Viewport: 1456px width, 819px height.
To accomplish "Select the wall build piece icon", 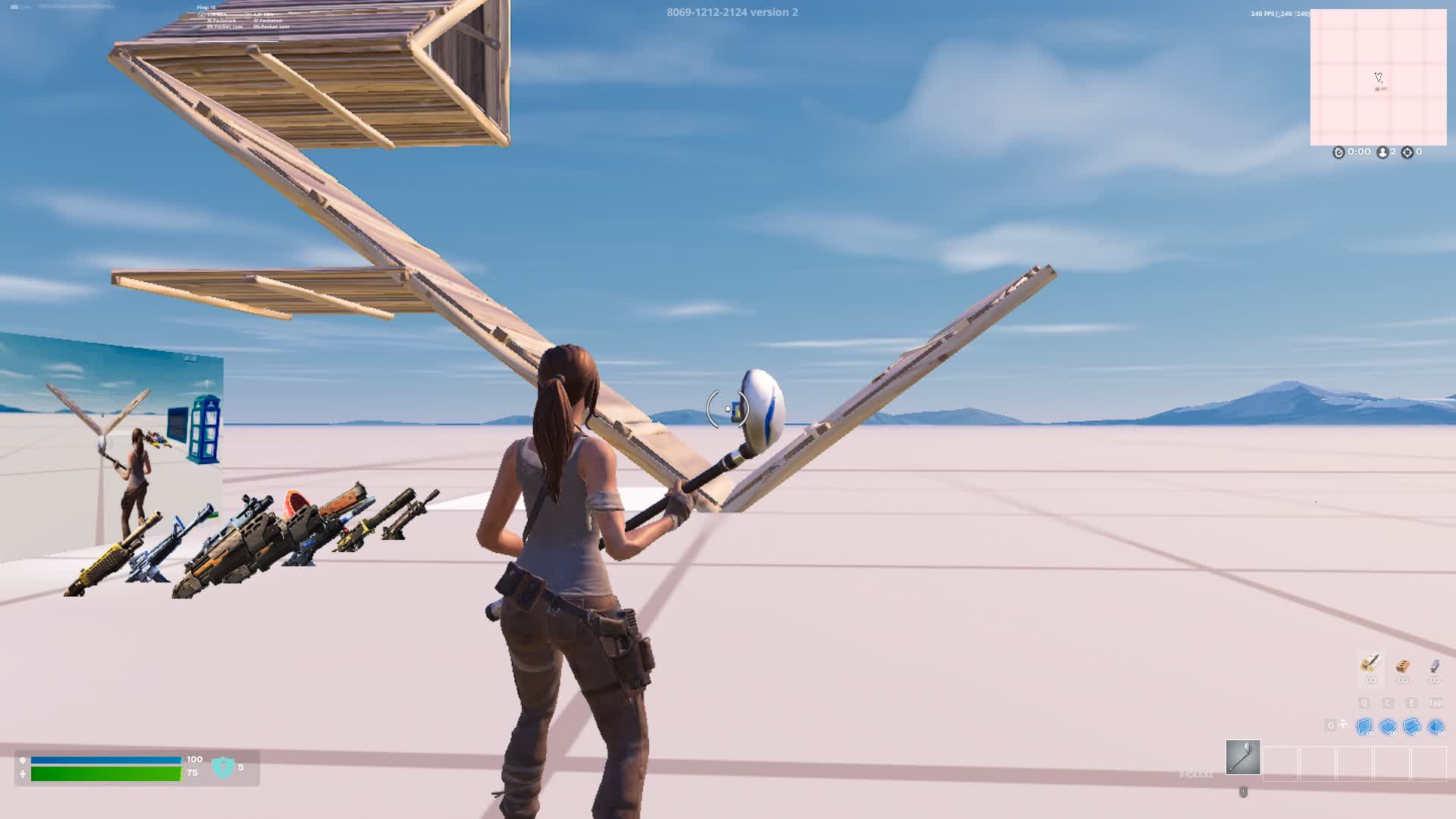I will click(x=1363, y=726).
